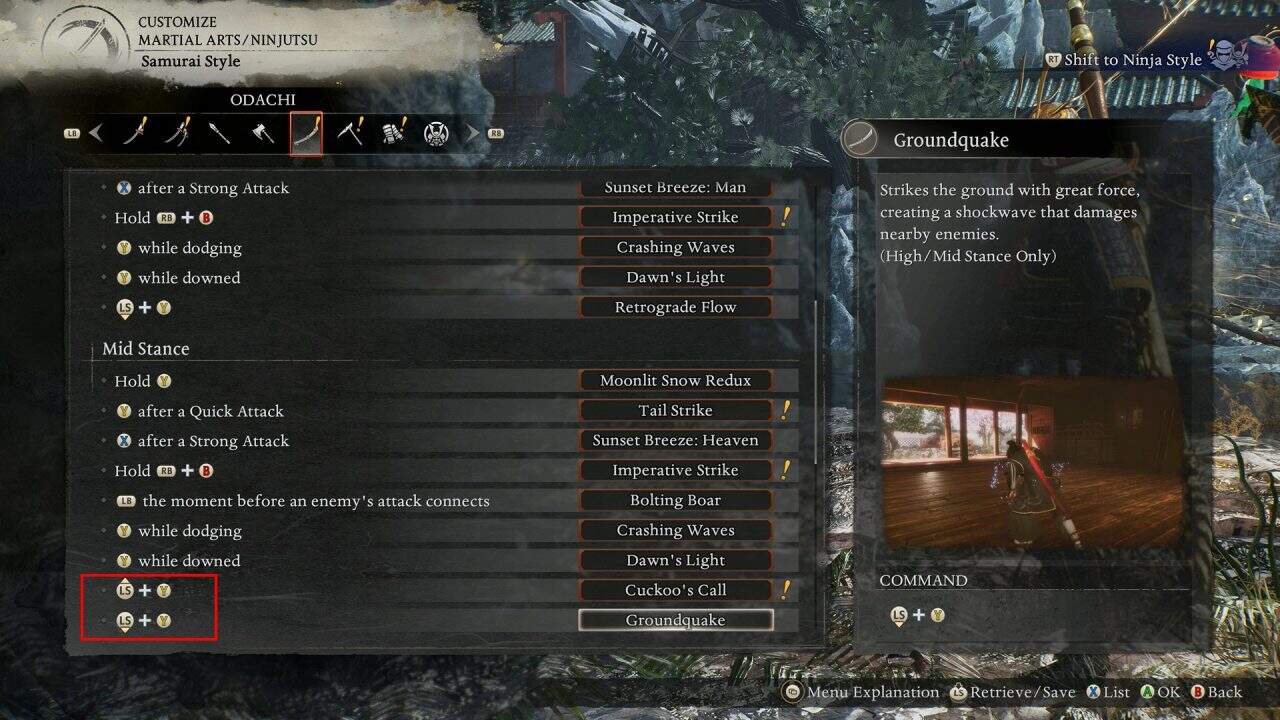Select the Cuckoo's Call skill assignment
This screenshot has width=1280, height=720.
coord(675,590)
